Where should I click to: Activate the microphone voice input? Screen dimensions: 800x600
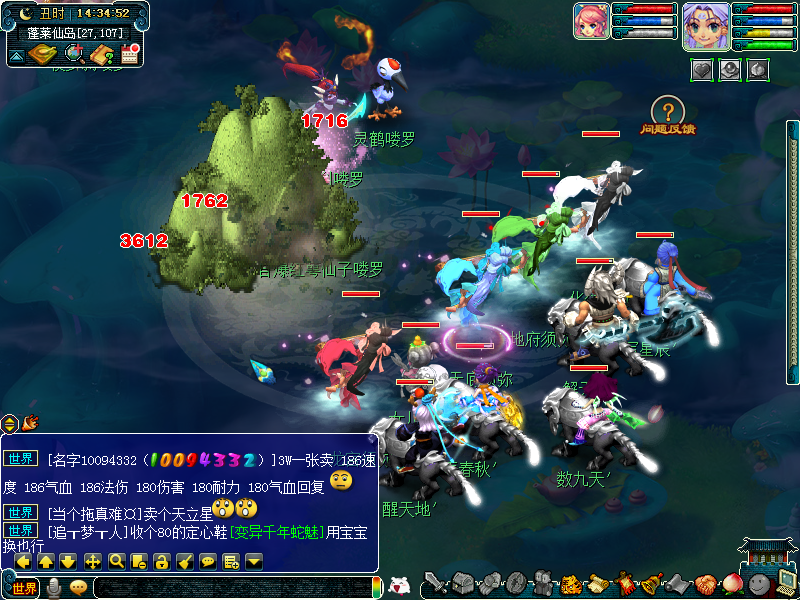point(54,588)
